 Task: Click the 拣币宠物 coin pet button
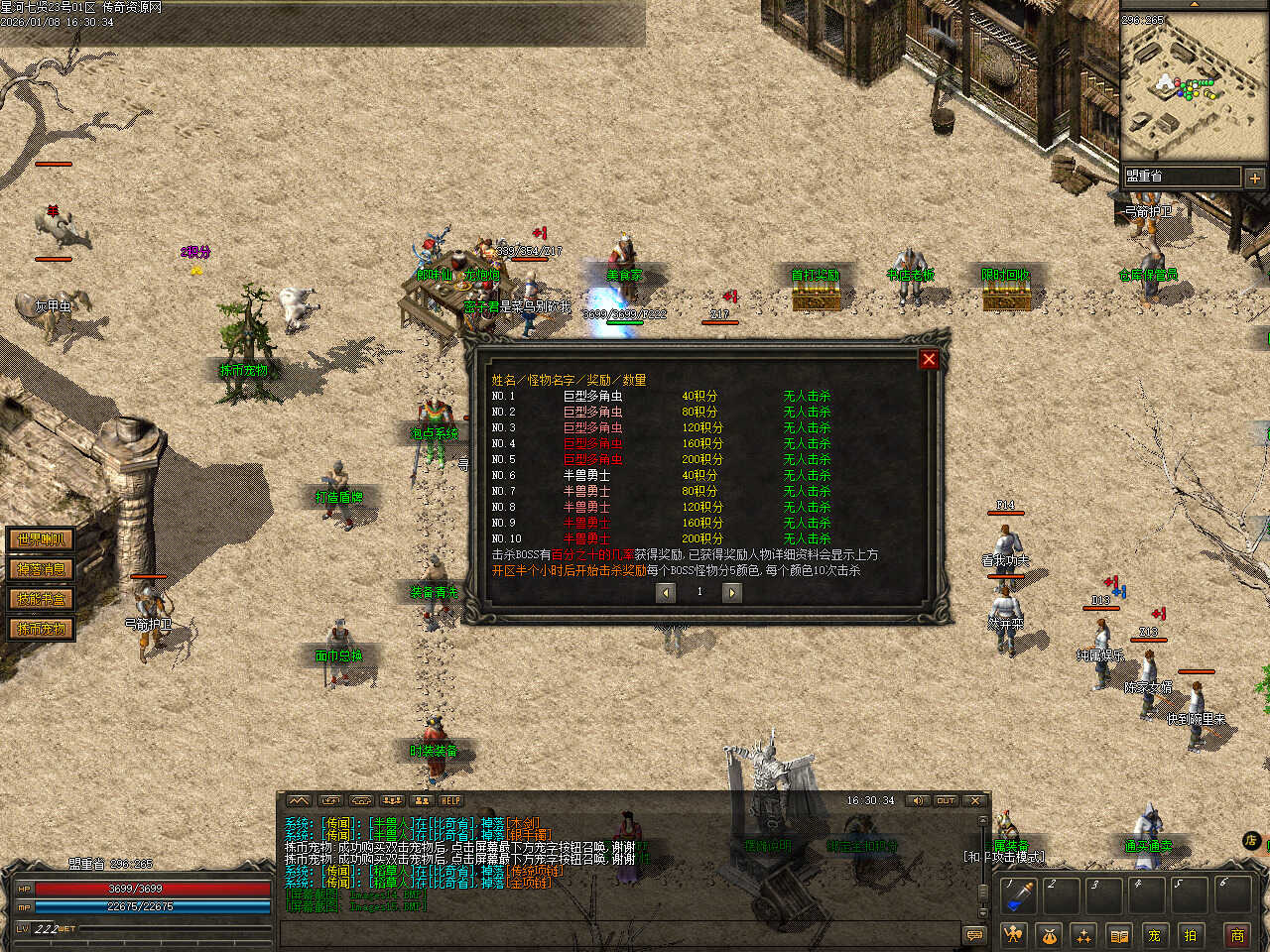(41, 629)
